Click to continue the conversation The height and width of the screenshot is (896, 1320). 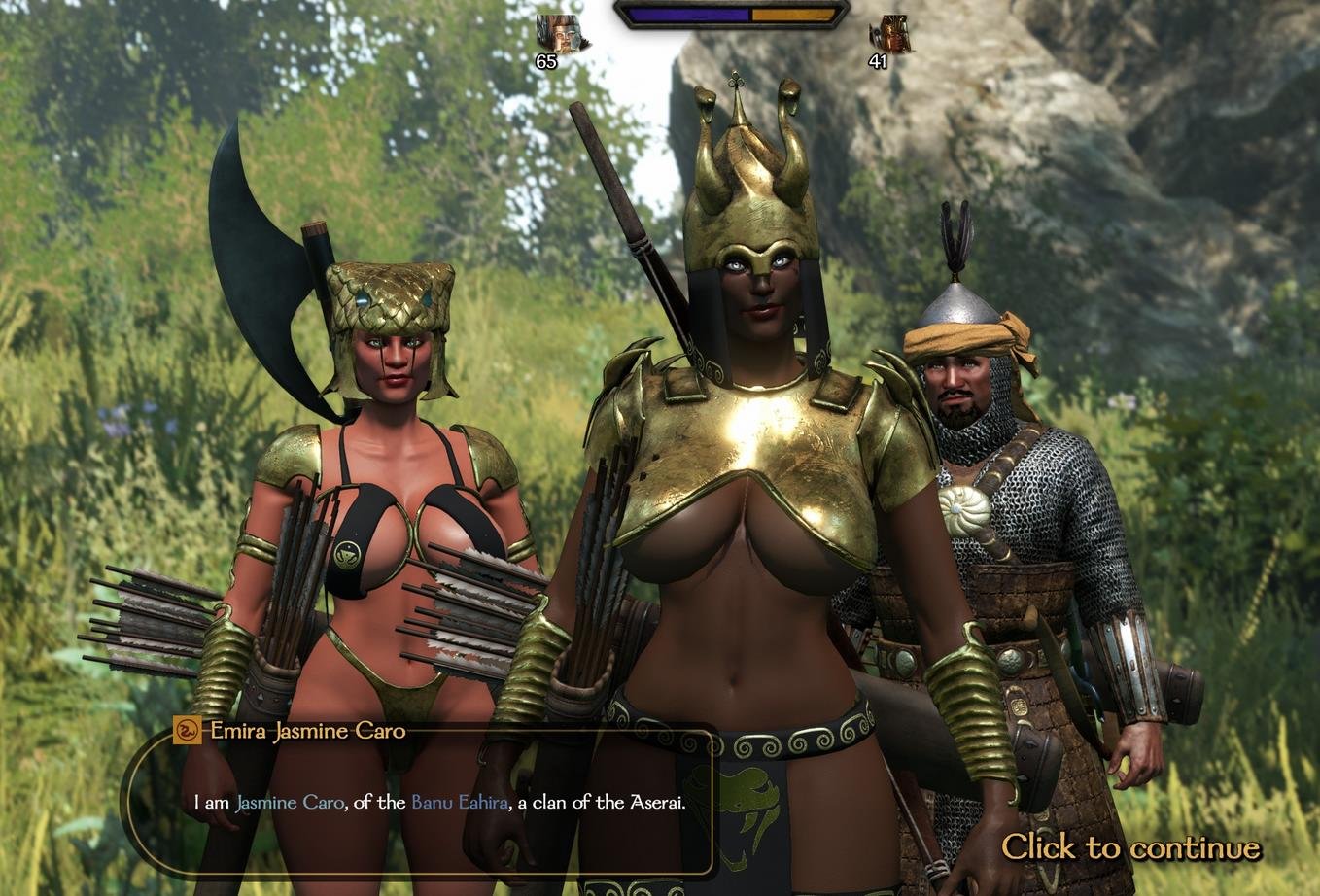1130,847
